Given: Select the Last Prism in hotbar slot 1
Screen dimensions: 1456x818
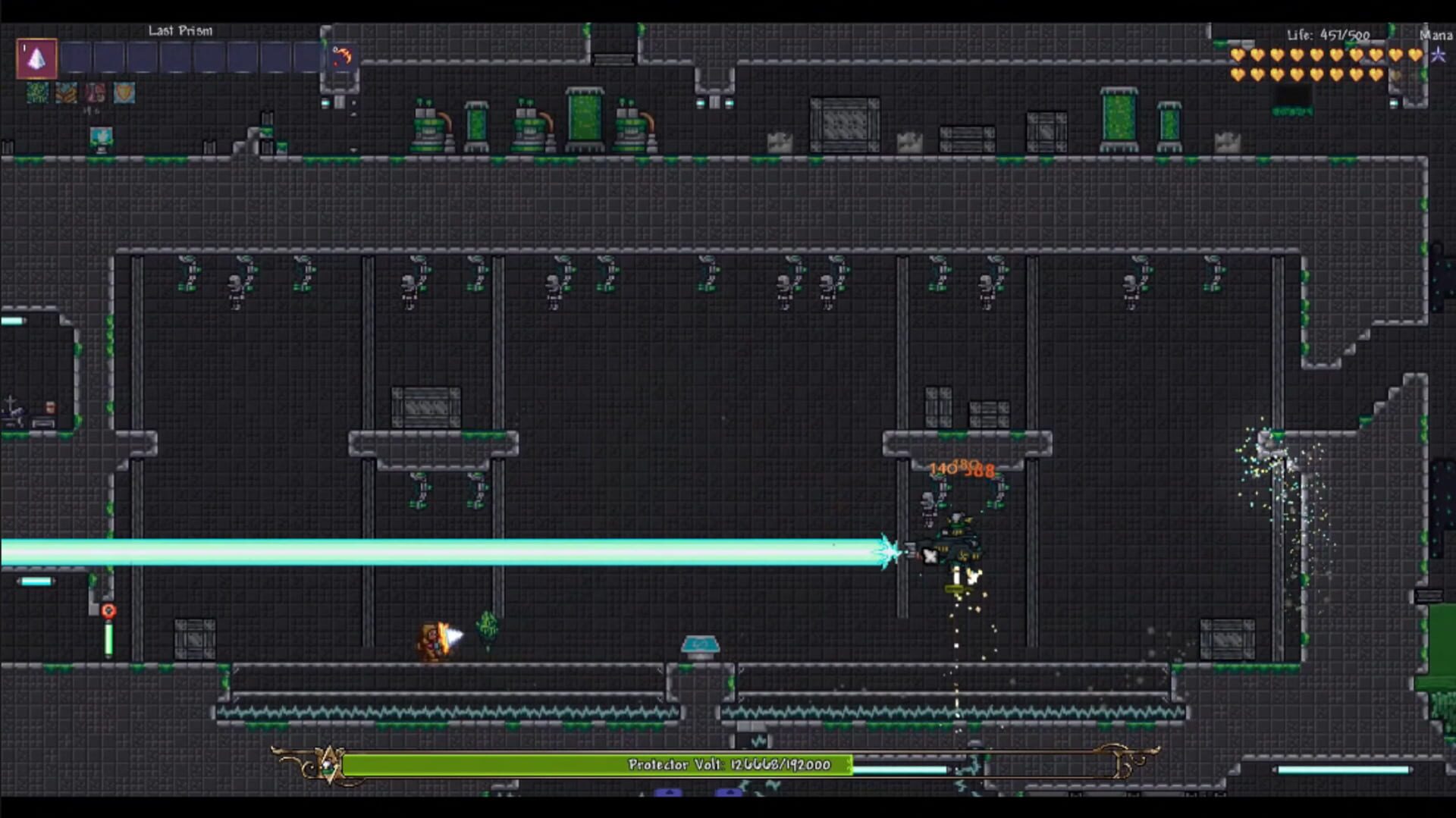Looking at the screenshot, I should point(36,58).
